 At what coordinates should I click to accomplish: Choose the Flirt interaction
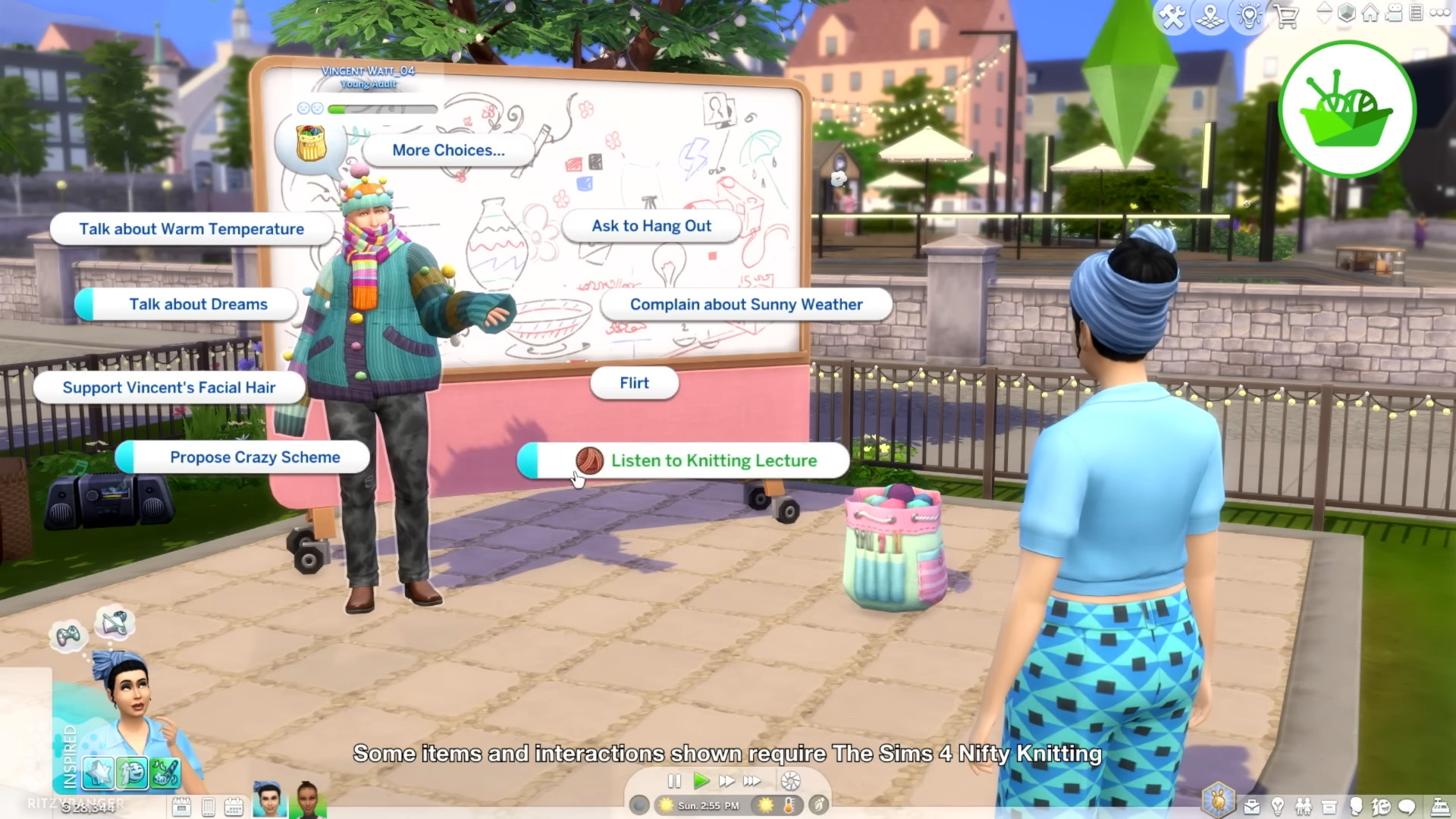coord(634,383)
